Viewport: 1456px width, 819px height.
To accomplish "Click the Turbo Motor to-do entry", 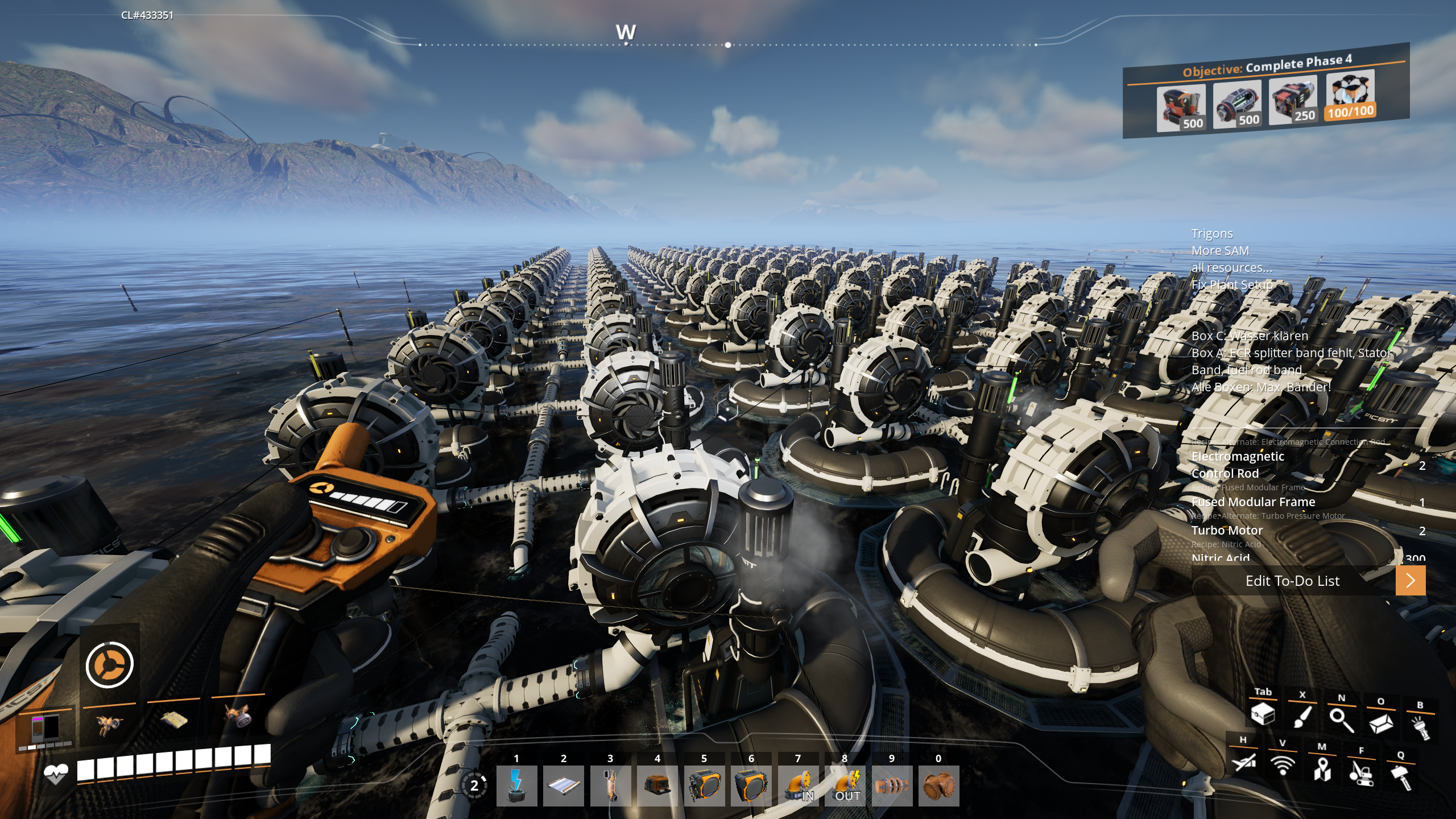I will coord(1227,530).
